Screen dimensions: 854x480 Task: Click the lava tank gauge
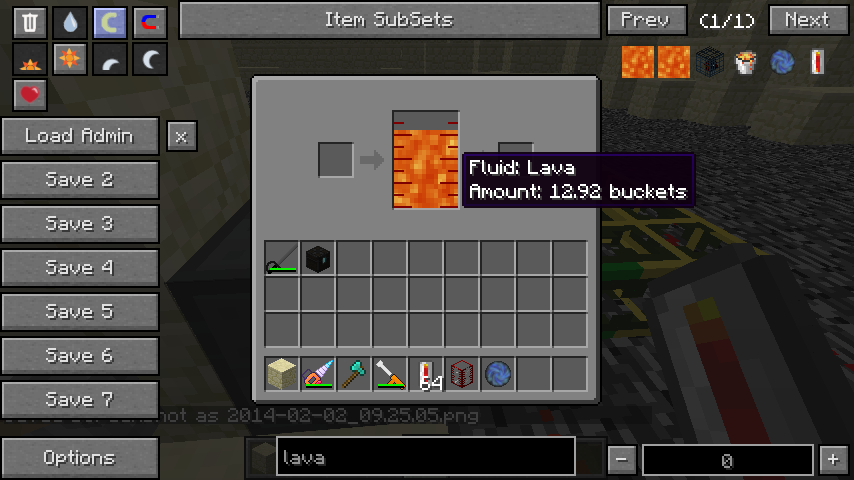[x=426, y=160]
